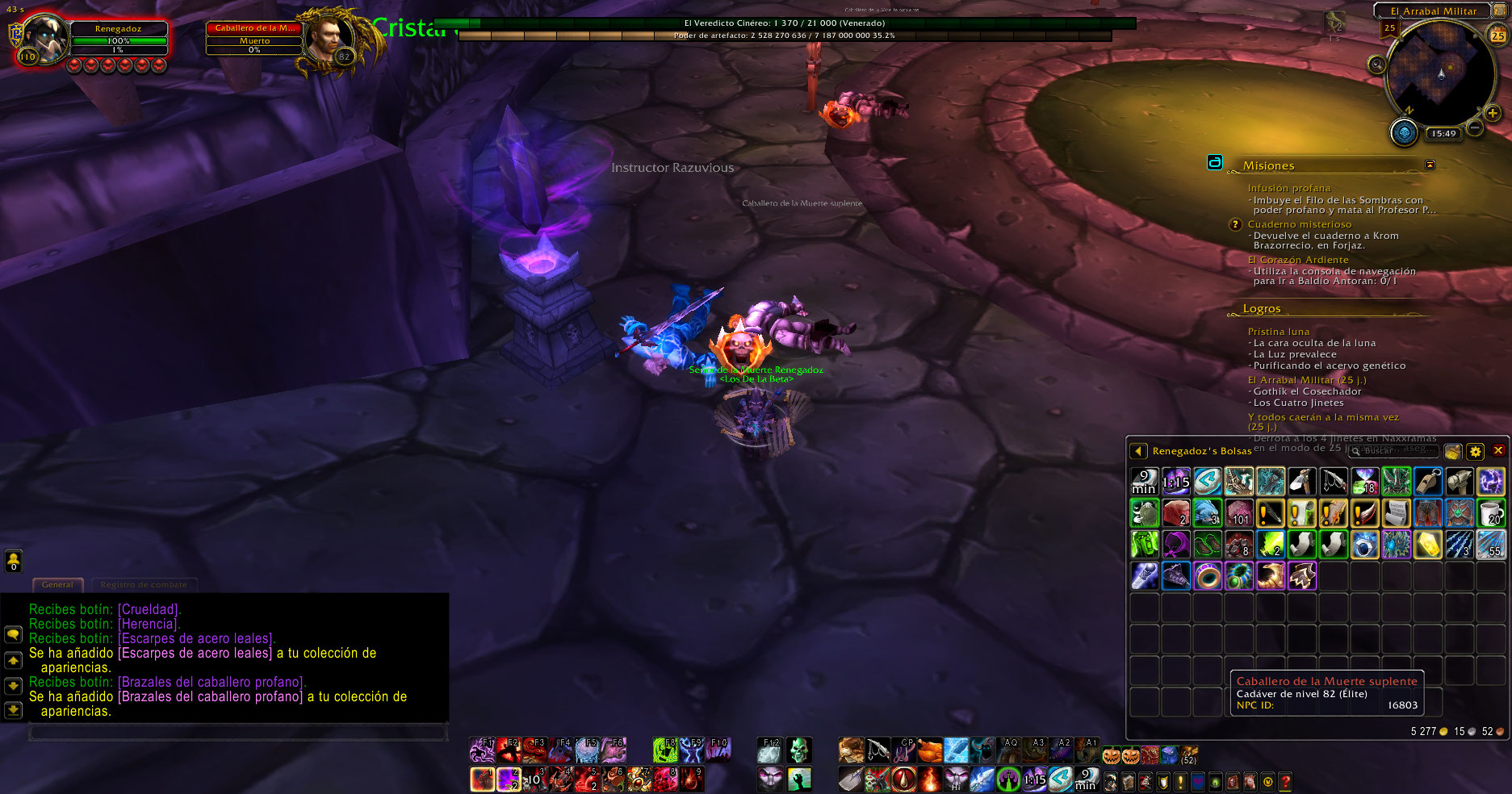
Task: Zoom in the minimap with the plus button
Action: tap(1493, 113)
